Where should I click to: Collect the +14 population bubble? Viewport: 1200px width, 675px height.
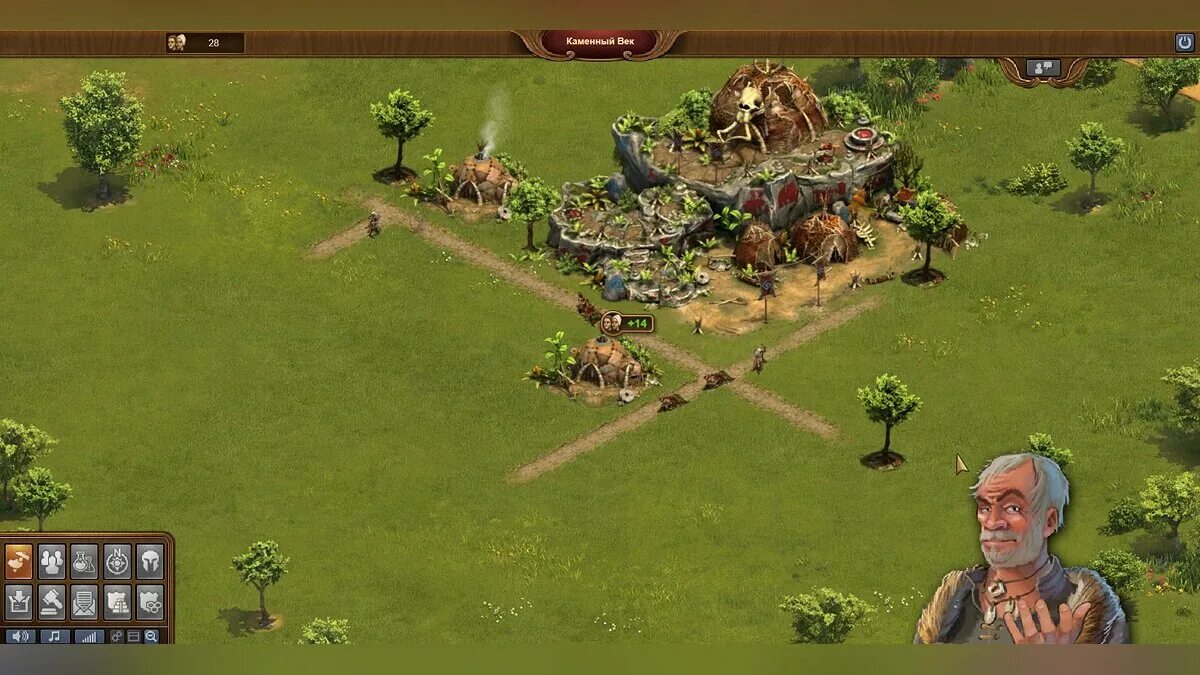tap(628, 323)
